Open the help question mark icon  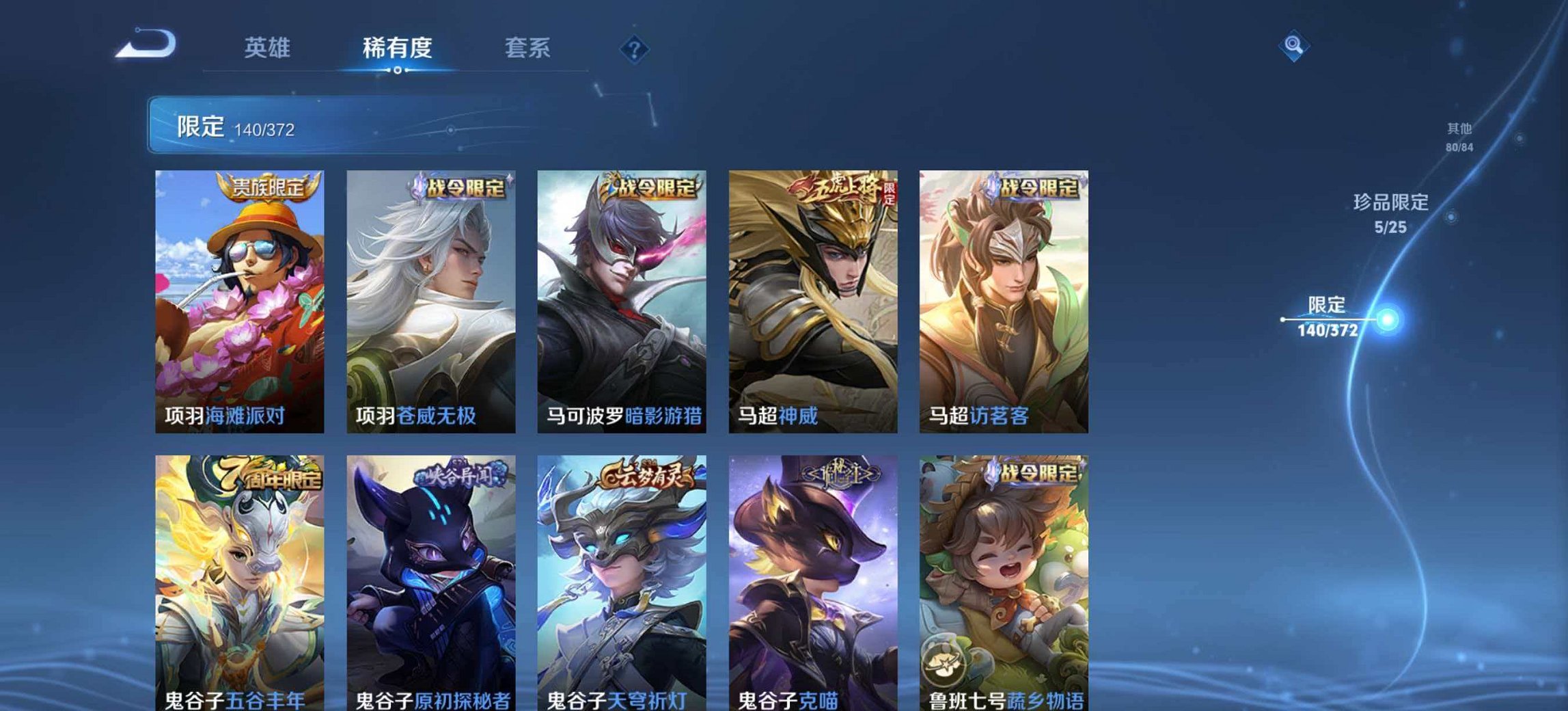(635, 49)
